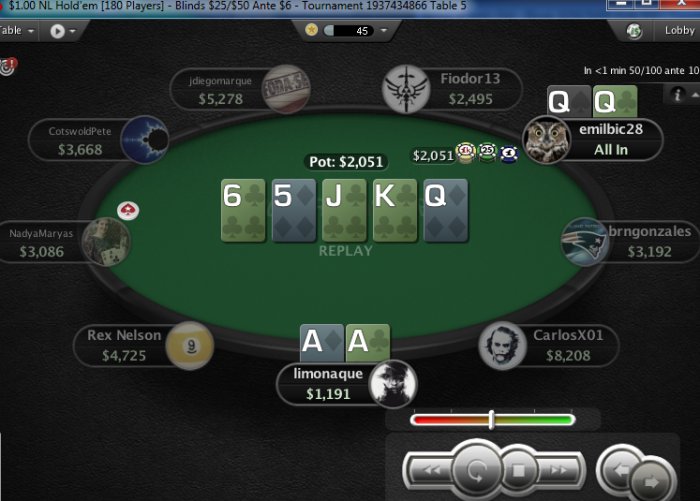The image size is (700, 501).
Task: Restart the replay with the circular arrow
Action: (474, 469)
